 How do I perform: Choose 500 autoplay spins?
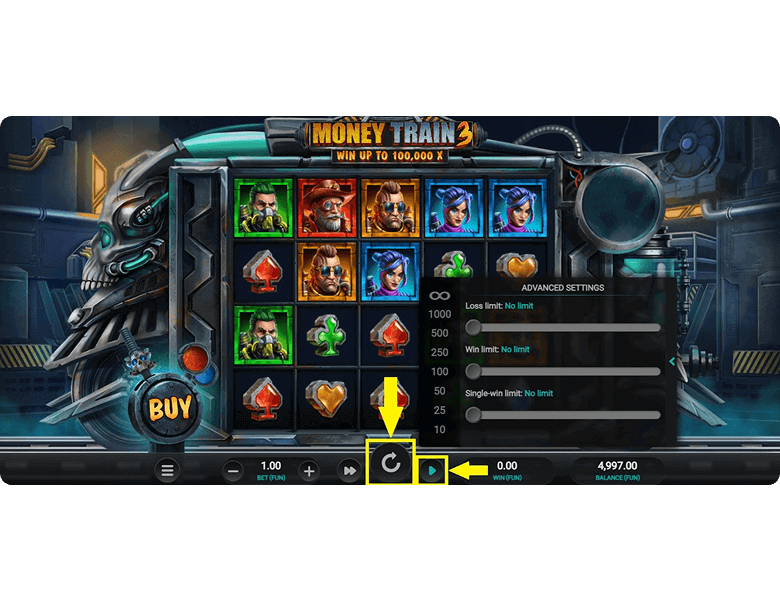(439, 333)
